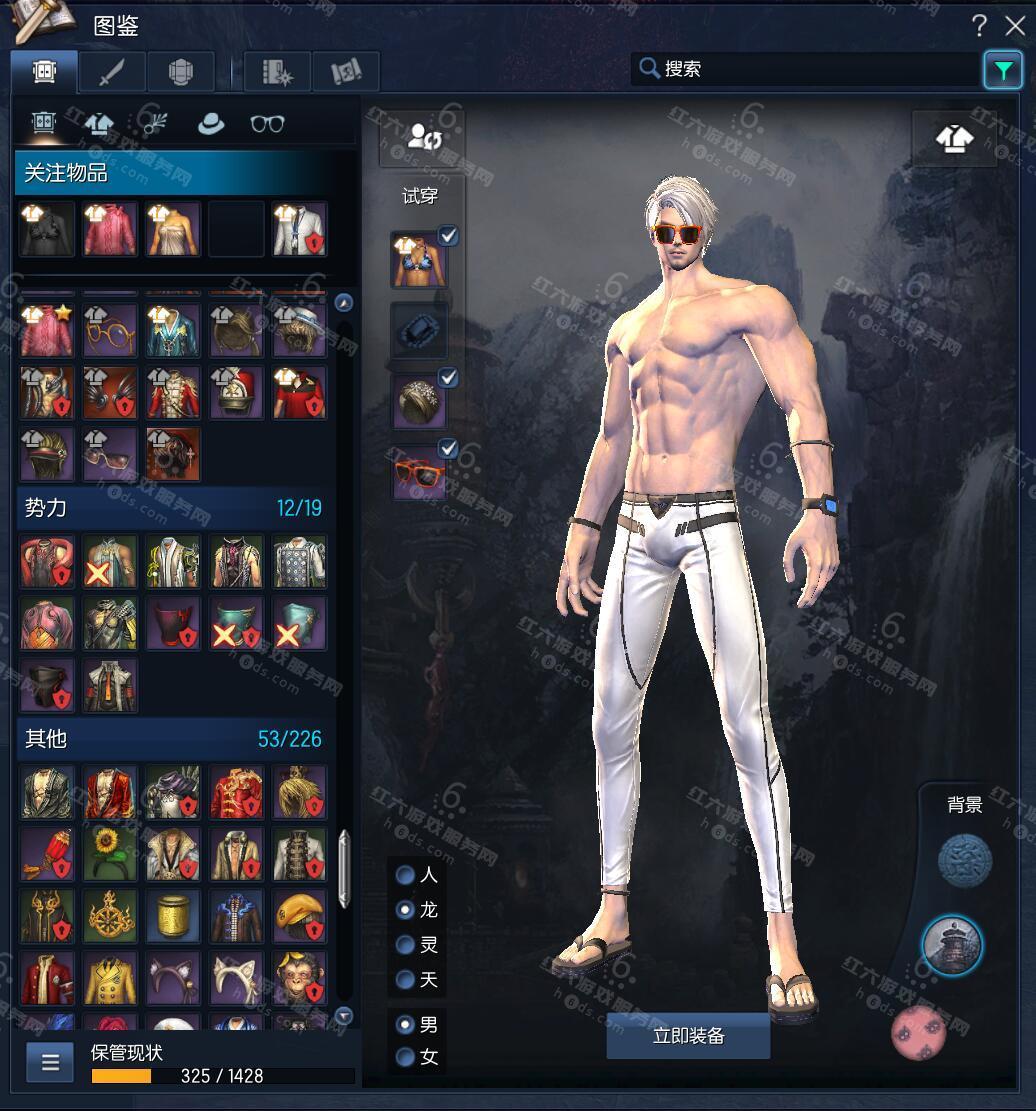The image size is (1036, 1111).
Task: Choose the 人 race option
Action: [x=406, y=875]
